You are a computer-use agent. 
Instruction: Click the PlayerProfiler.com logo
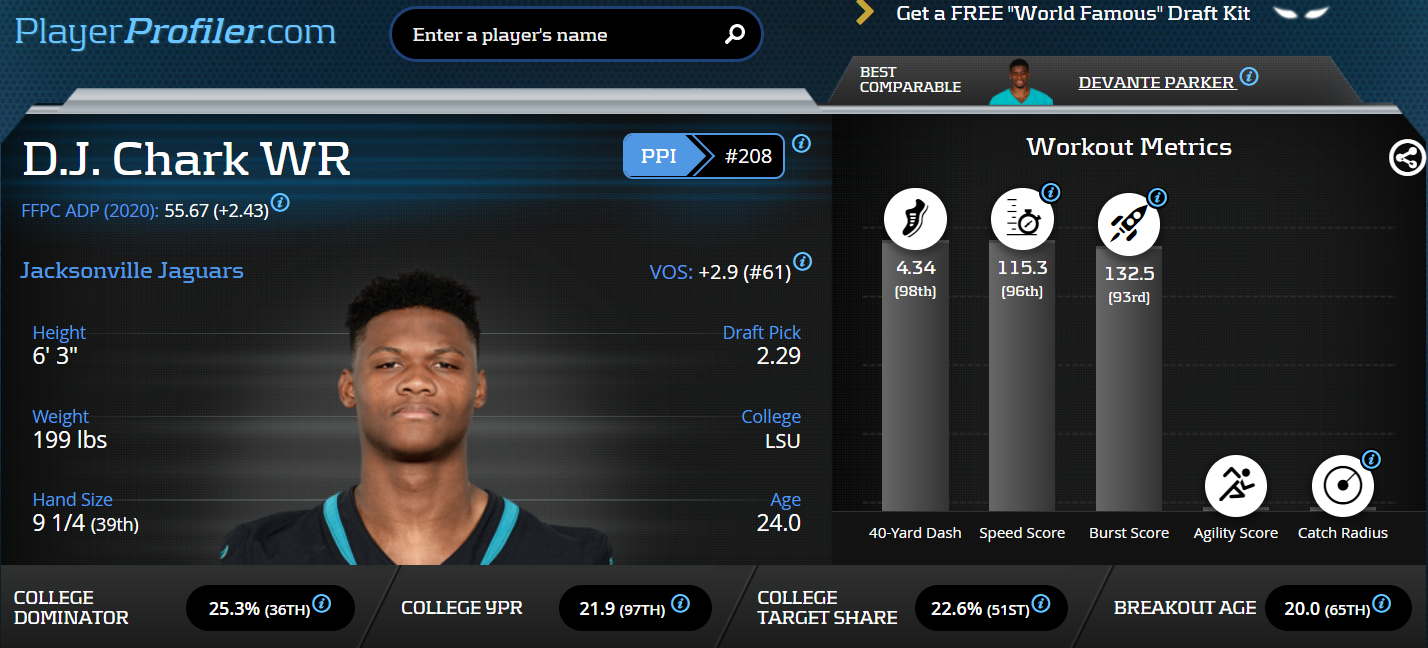point(175,32)
